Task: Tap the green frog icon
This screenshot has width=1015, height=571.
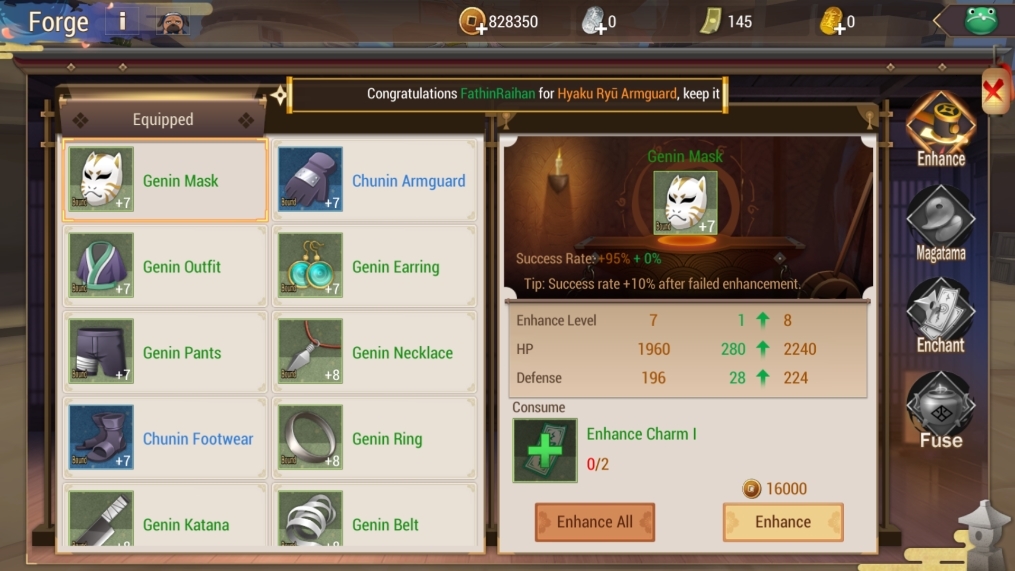Action: 981,20
